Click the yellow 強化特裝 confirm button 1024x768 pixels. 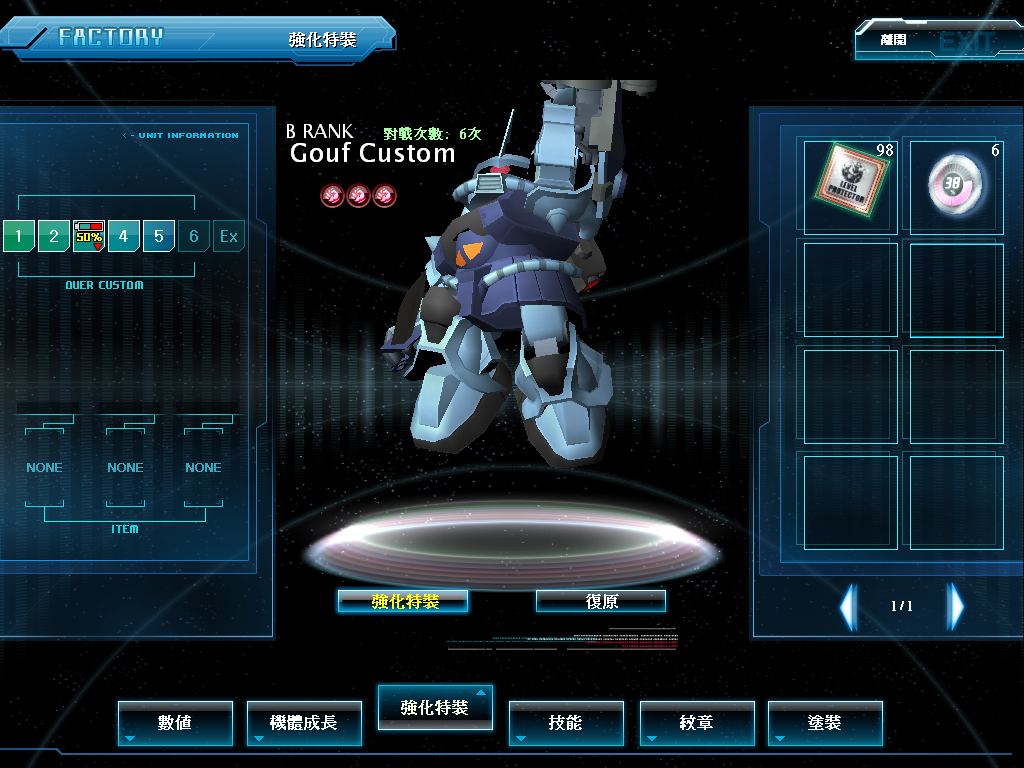click(x=403, y=601)
